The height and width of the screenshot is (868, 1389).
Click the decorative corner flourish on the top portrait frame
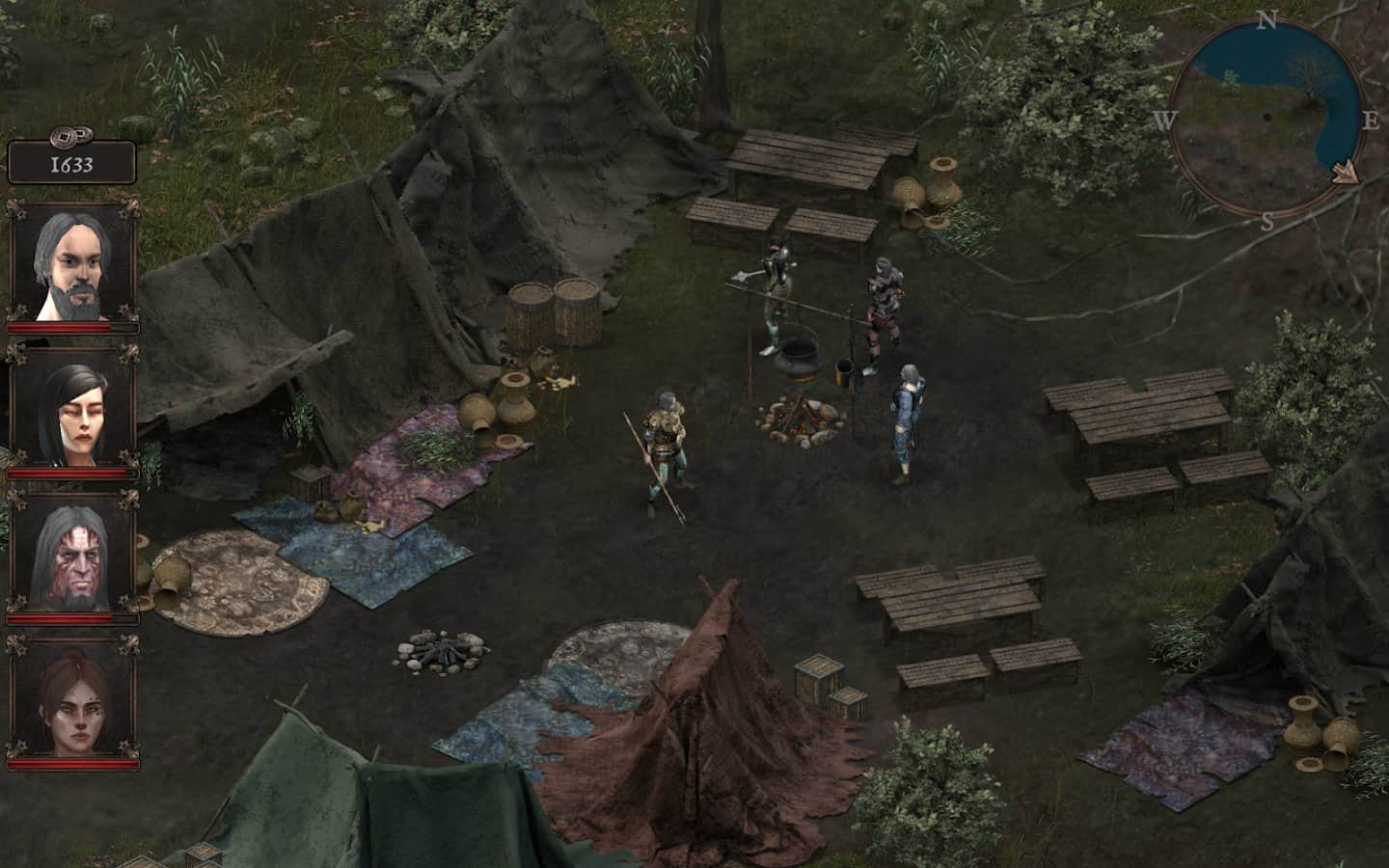[x=16, y=207]
